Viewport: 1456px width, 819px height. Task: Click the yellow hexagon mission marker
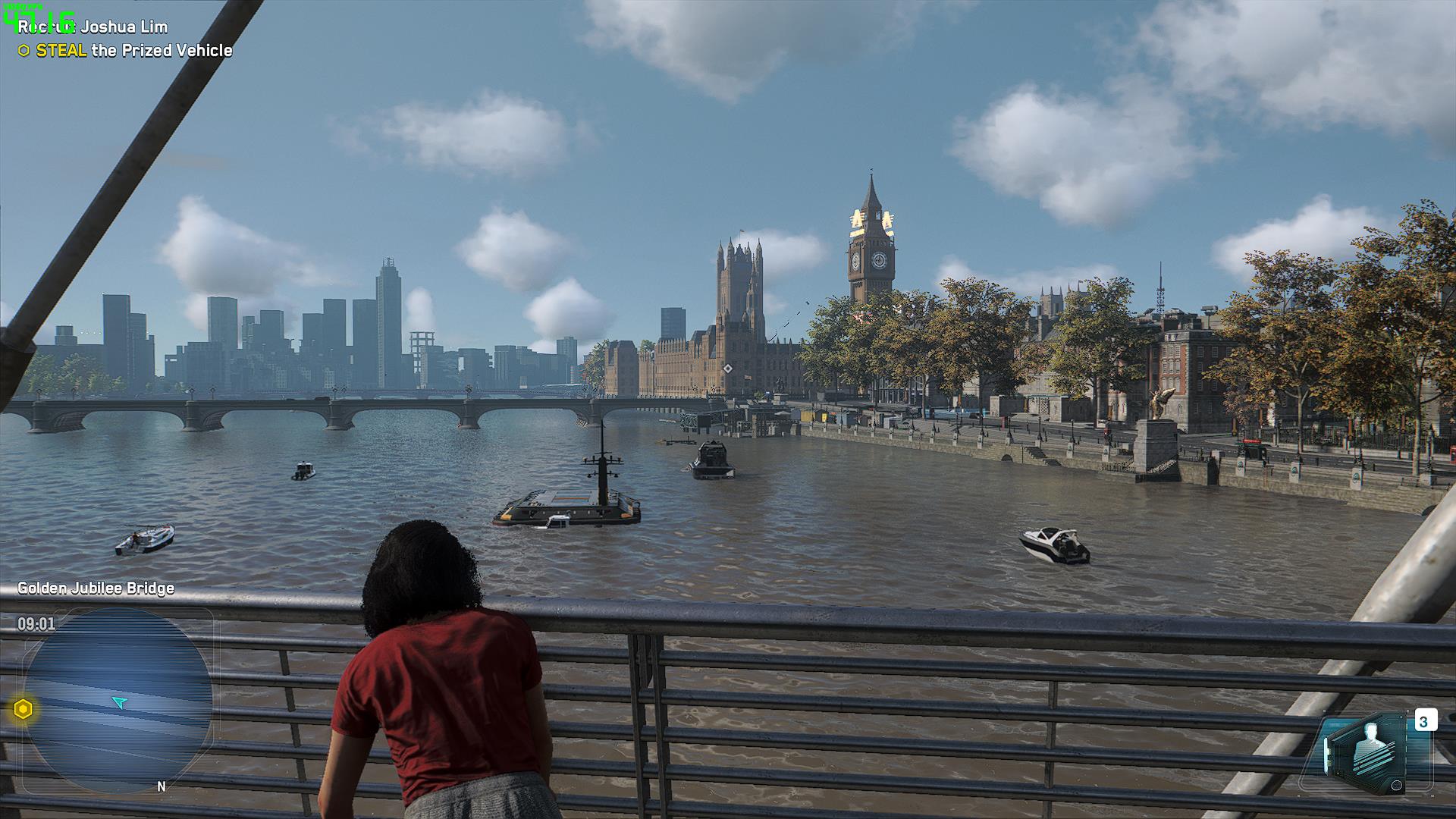pos(24,710)
